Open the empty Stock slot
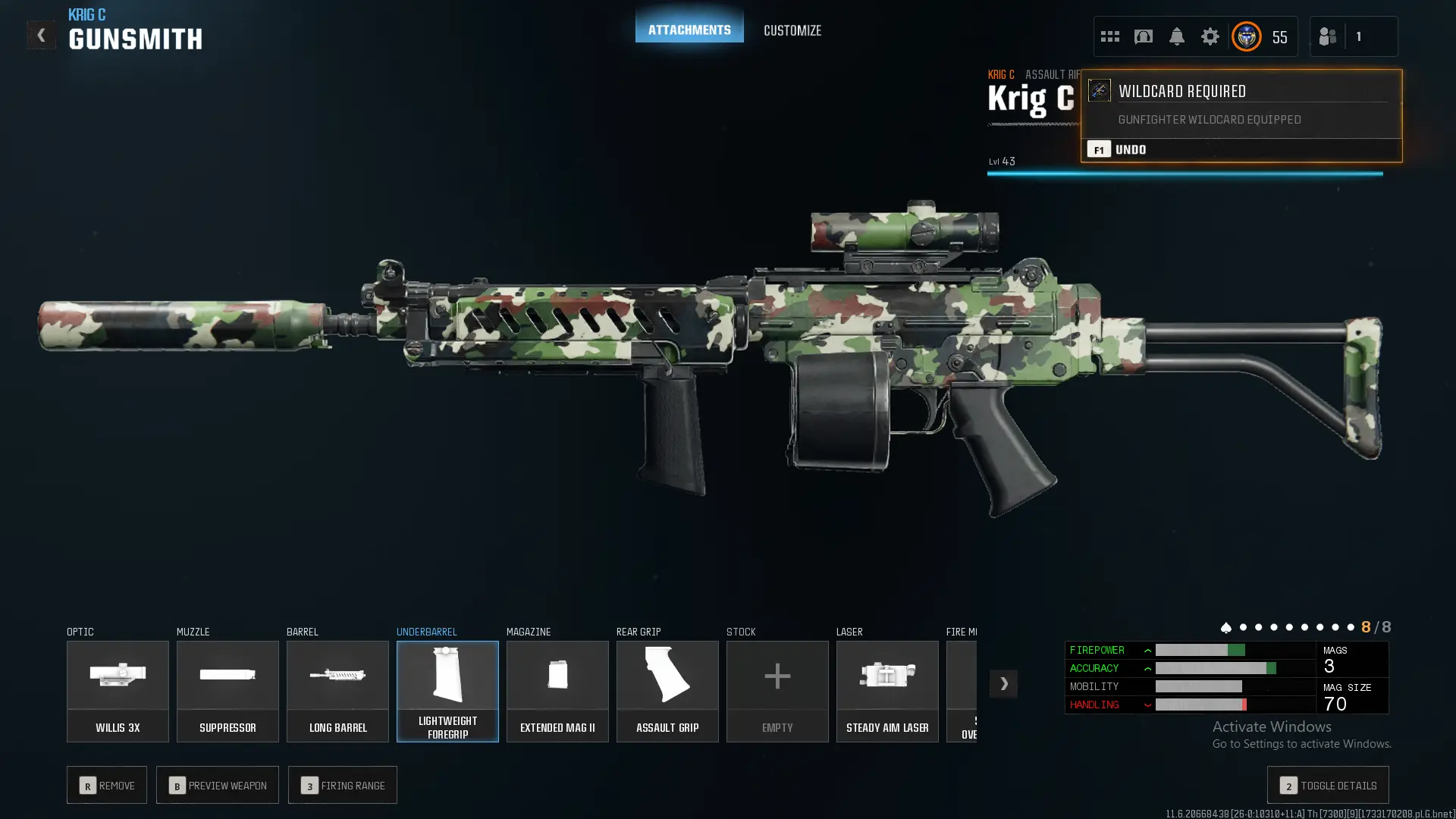The image size is (1456, 819). pyautogui.click(x=777, y=691)
